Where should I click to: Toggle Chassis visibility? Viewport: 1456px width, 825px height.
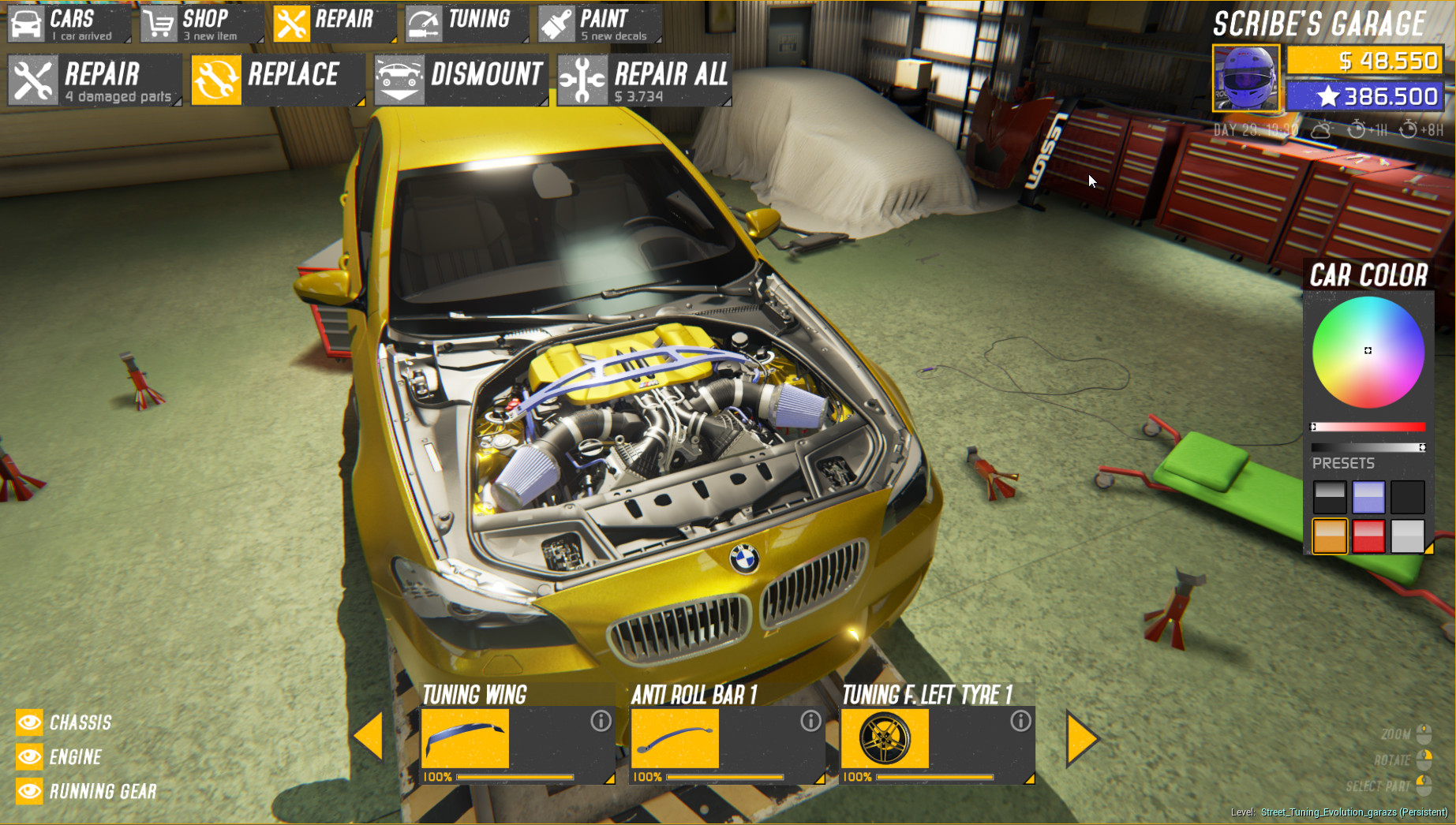pos(30,722)
